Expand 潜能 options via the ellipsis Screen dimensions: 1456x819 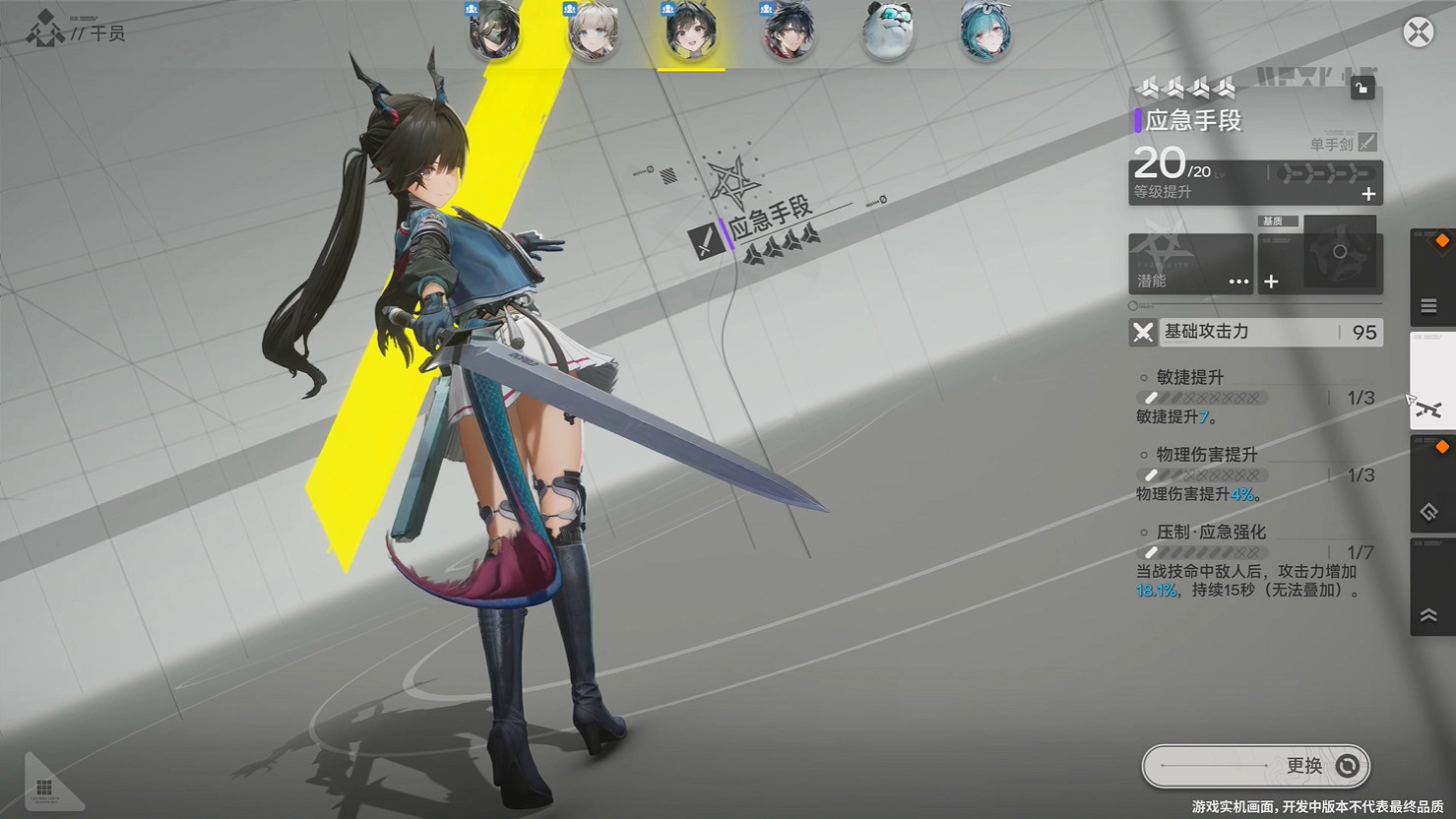(x=1237, y=281)
